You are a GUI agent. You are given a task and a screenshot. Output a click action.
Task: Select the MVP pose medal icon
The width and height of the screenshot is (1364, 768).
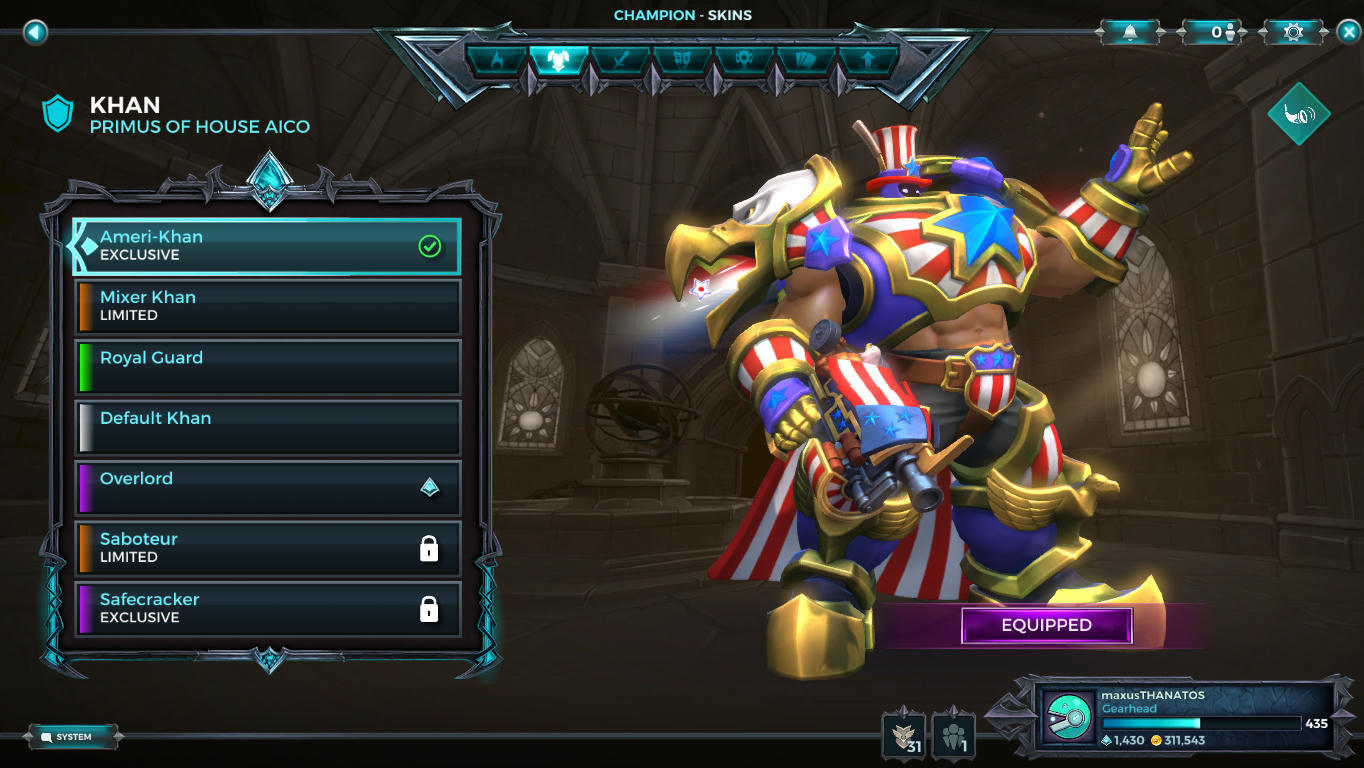coord(742,61)
